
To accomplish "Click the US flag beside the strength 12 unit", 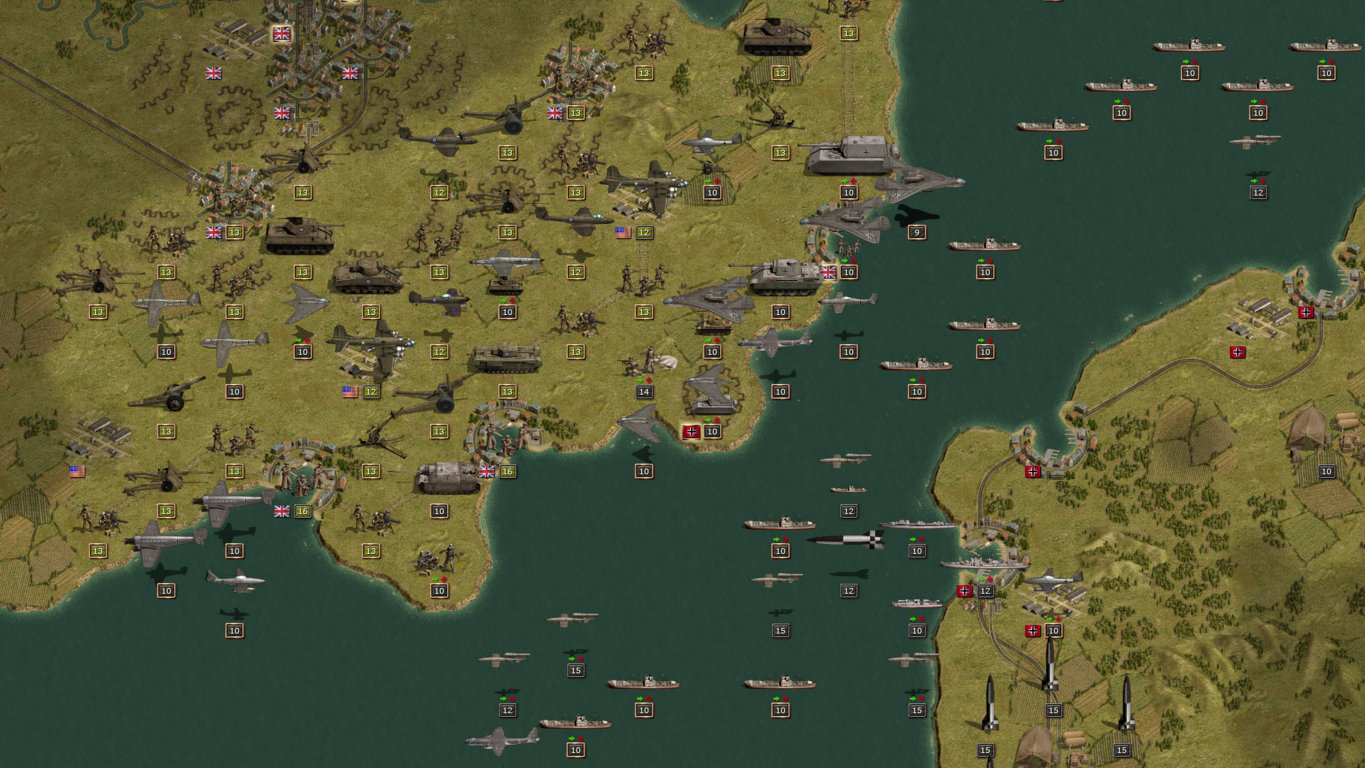I will point(349,391).
